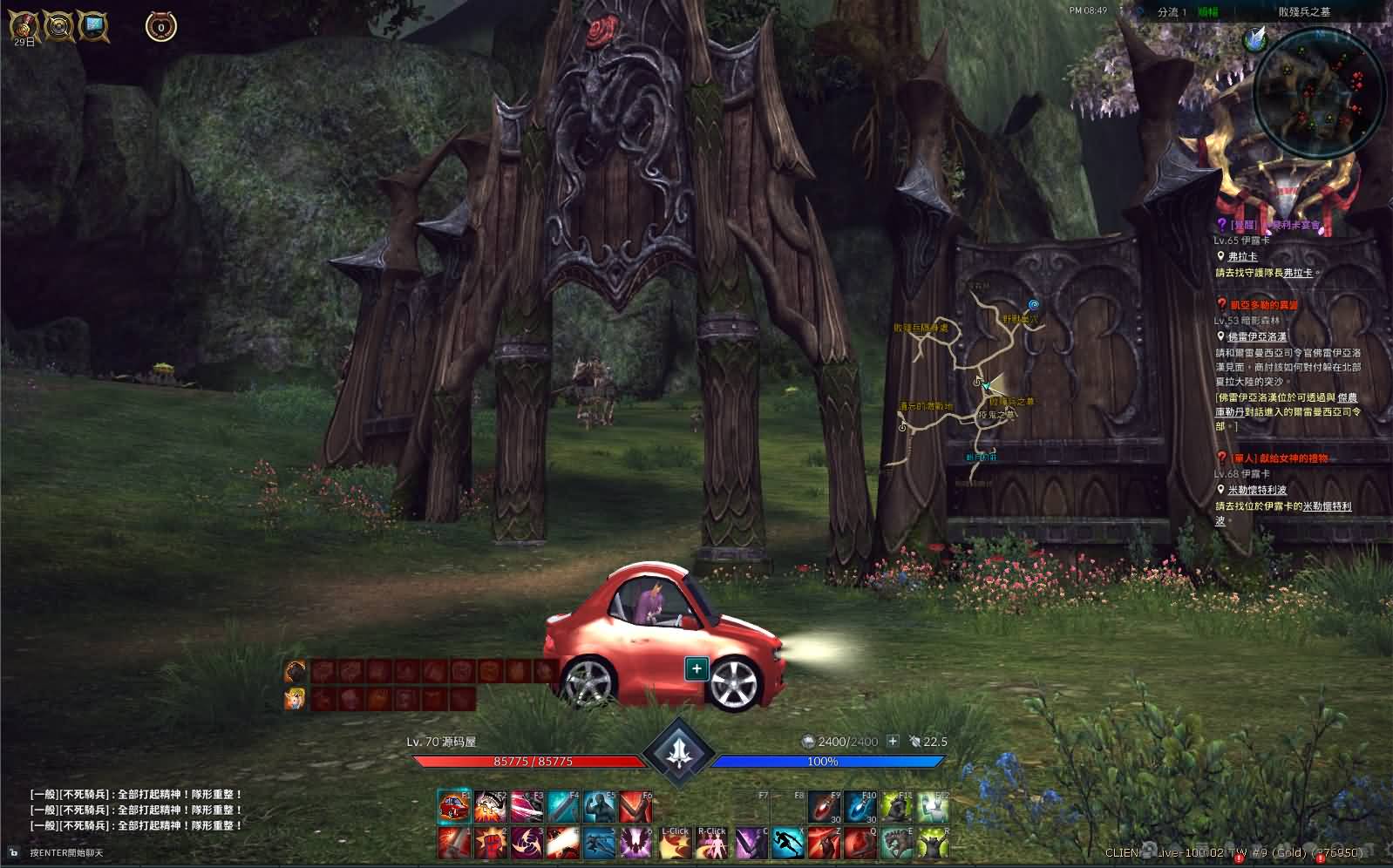This screenshot has width=1393, height=868.
Task: Use the blue potion on F10
Action: click(860, 806)
